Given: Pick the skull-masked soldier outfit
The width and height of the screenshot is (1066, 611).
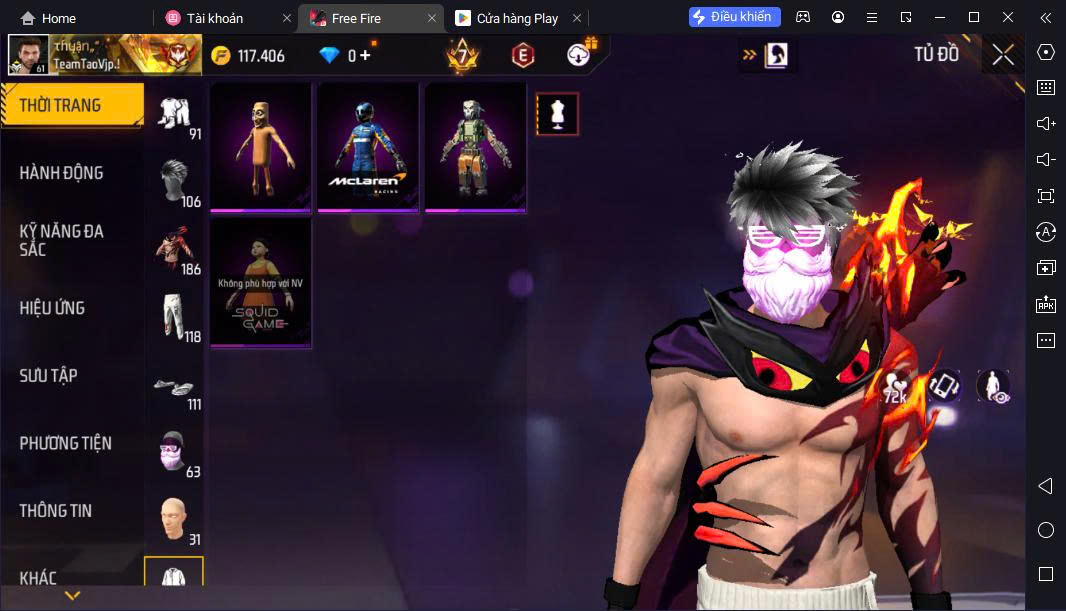Looking at the screenshot, I should point(476,147).
